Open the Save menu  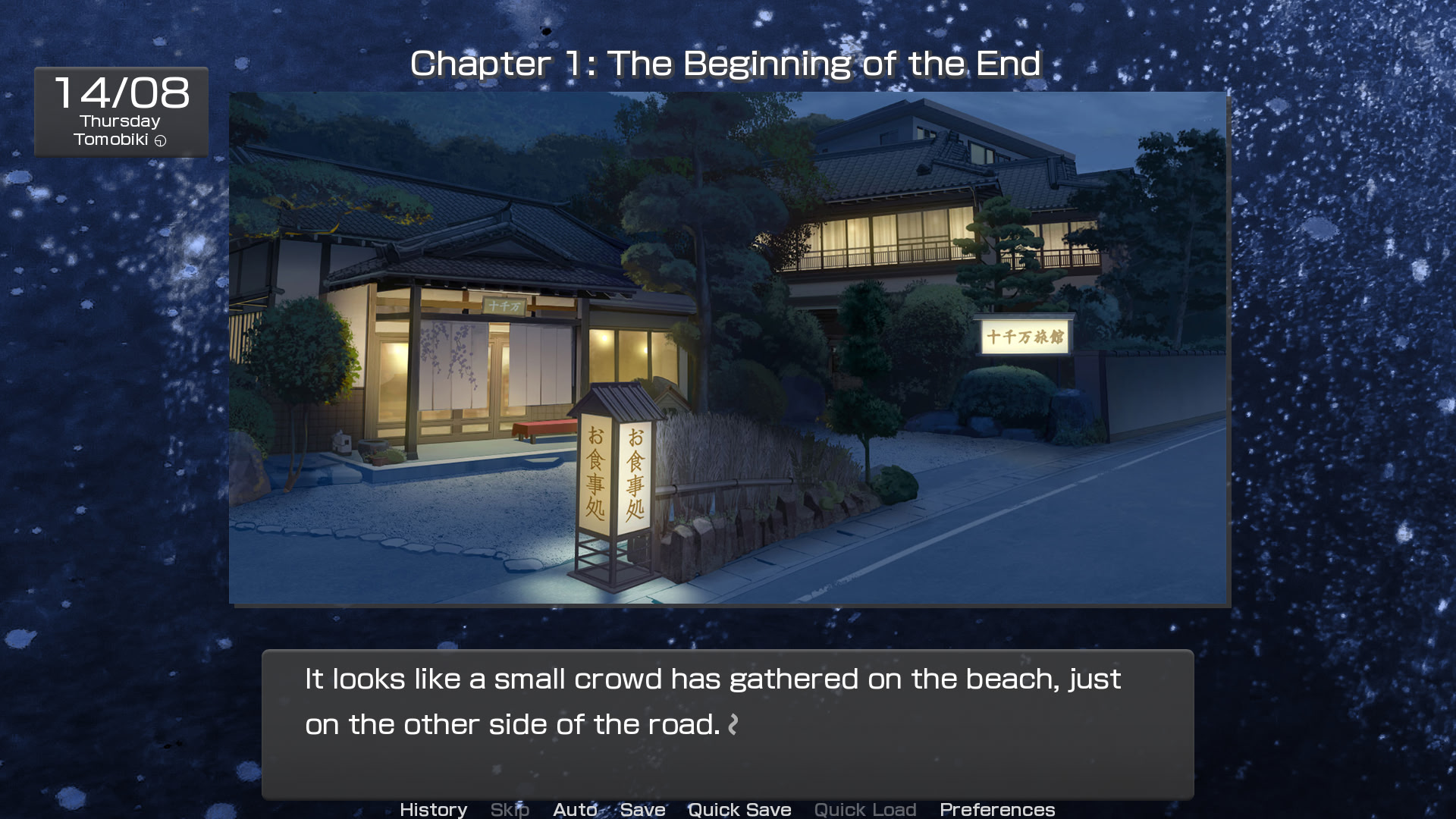tap(642, 809)
